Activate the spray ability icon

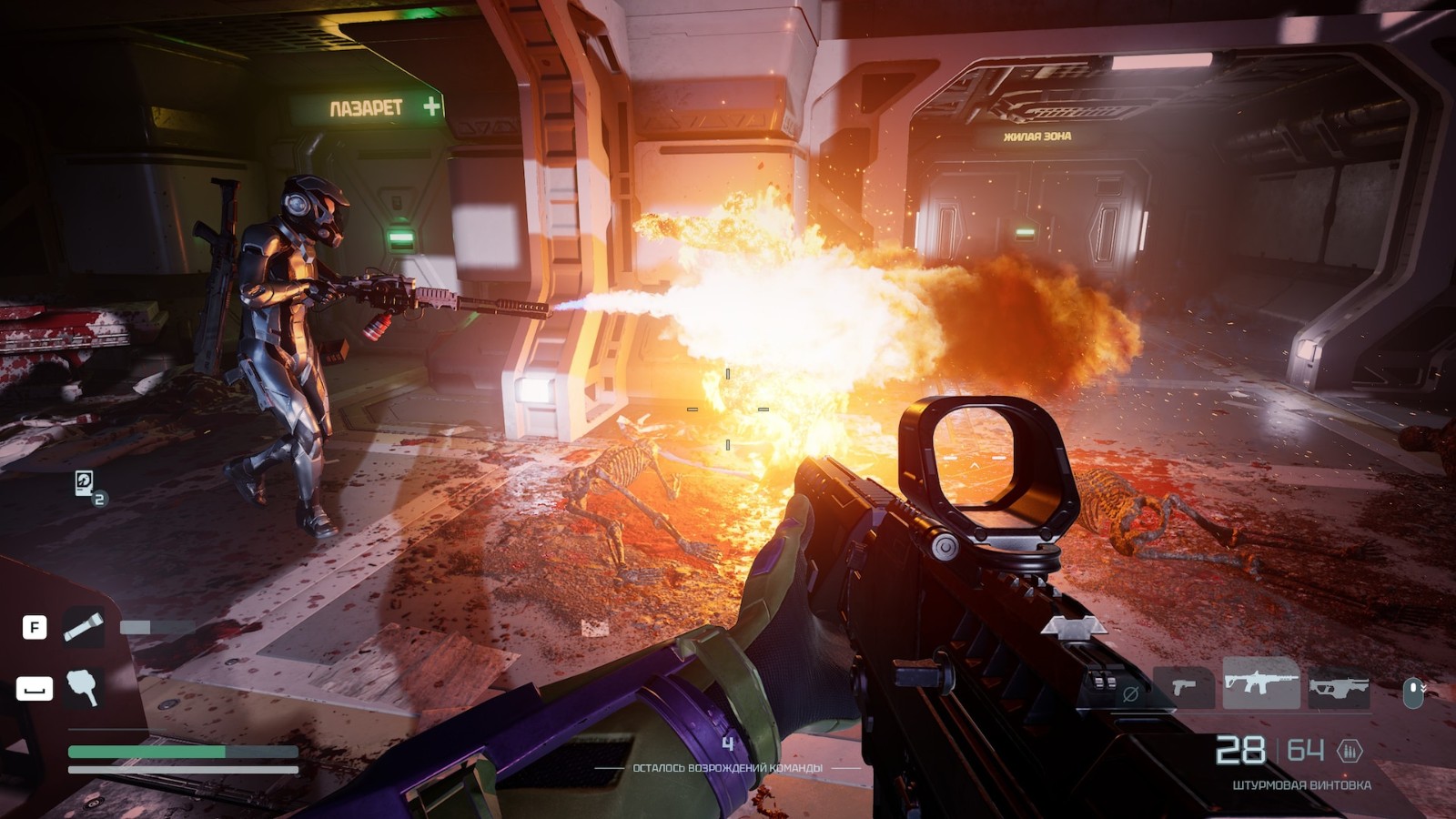click(x=83, y=688)
